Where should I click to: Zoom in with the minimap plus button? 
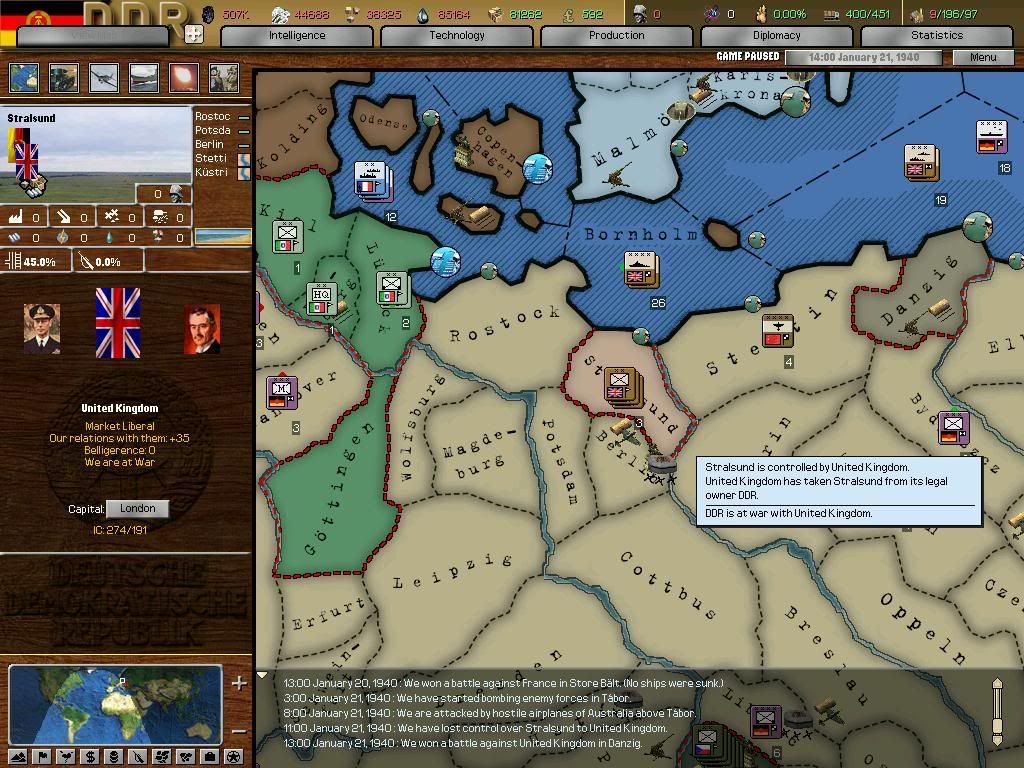coord(239,684)
